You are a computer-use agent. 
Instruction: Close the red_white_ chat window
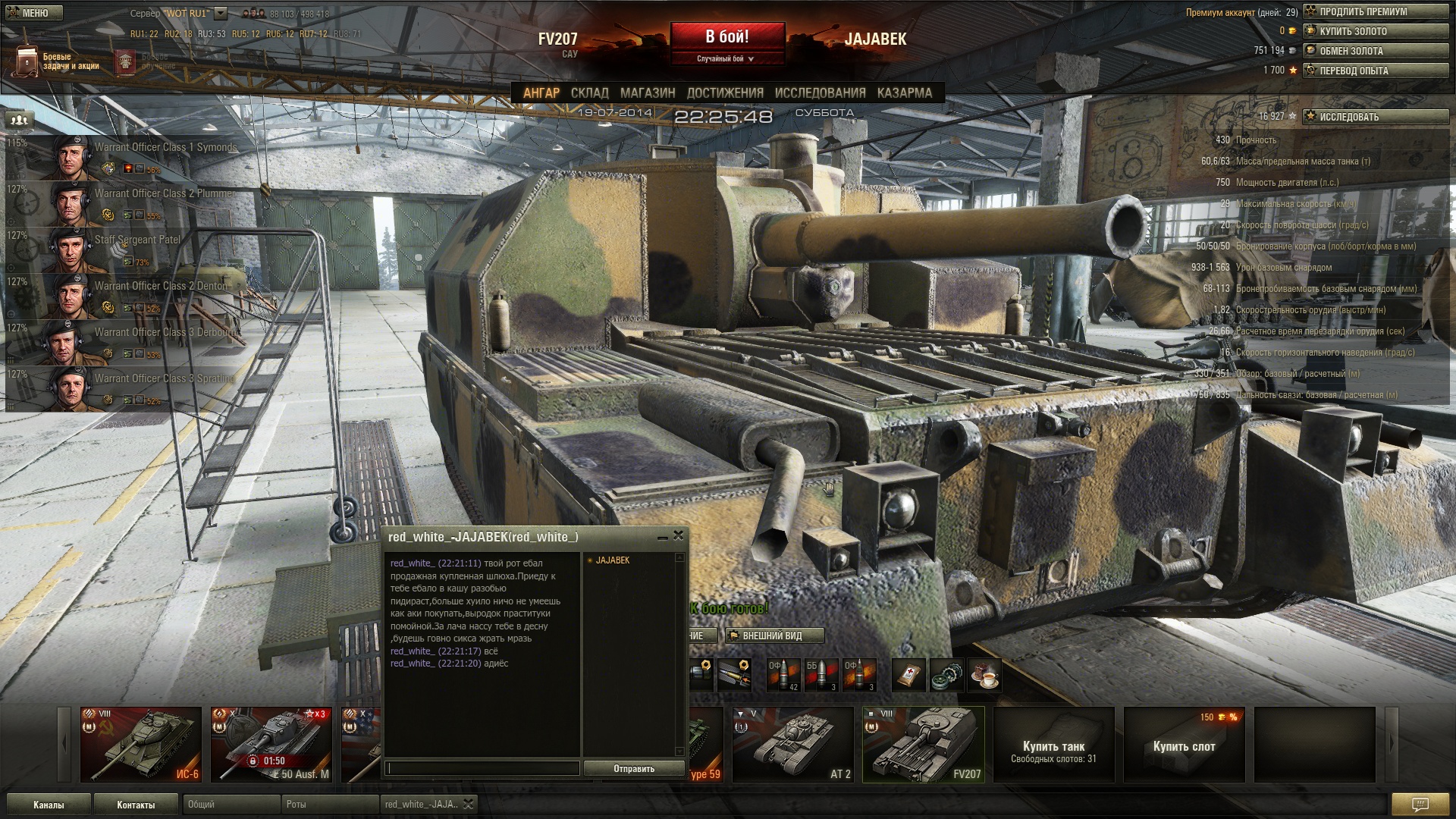(678, 535)
